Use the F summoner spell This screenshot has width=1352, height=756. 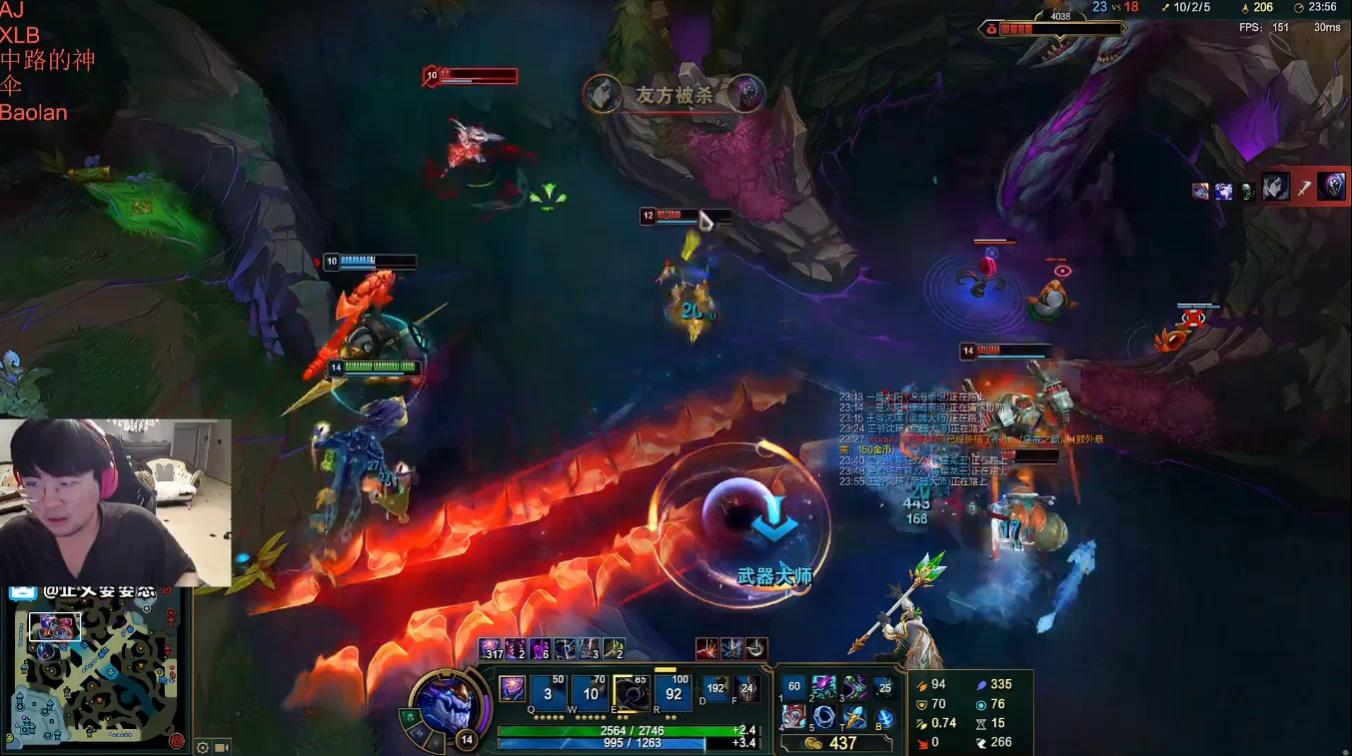746,688
